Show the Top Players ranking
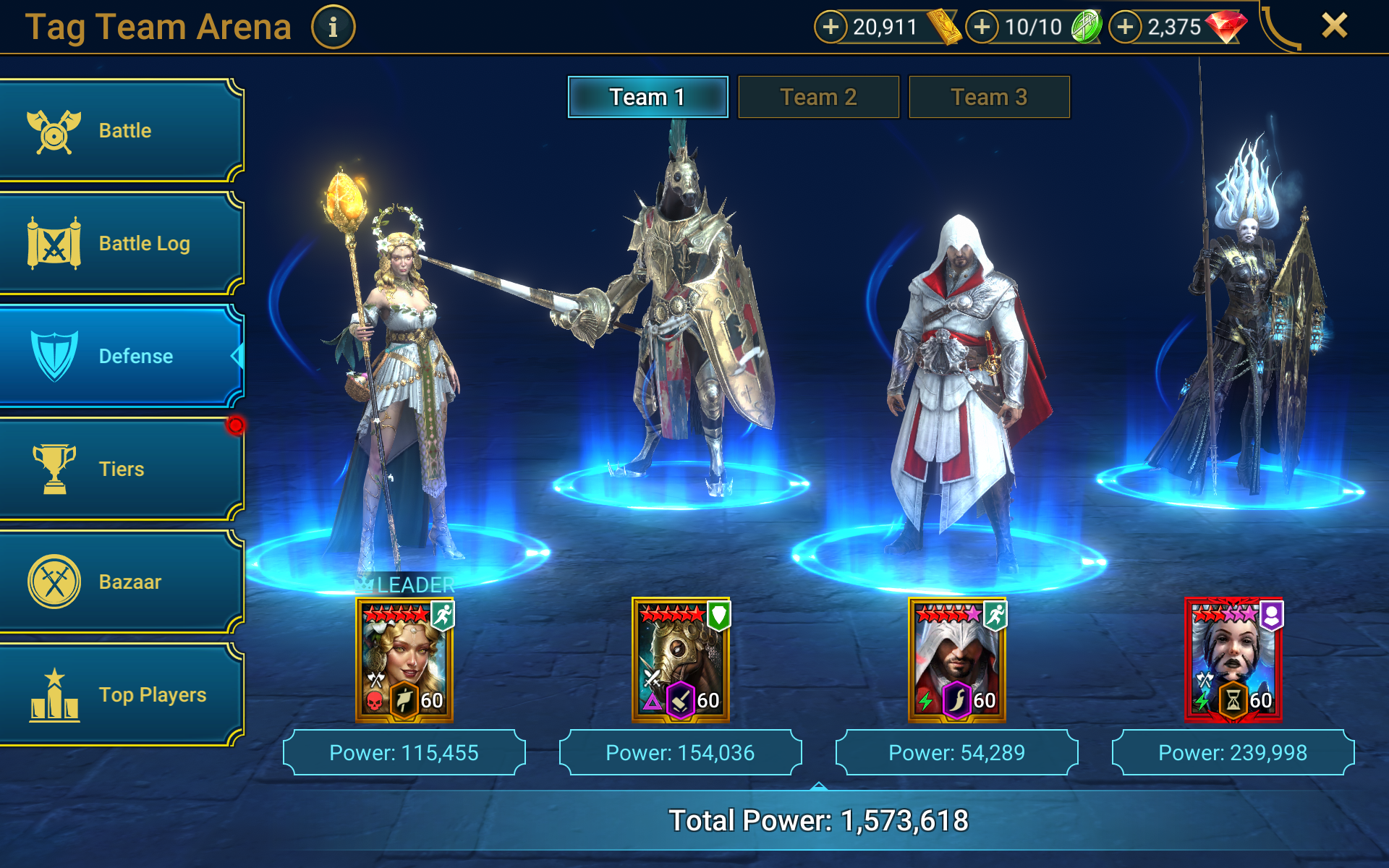The height and width of the screenshot is (868, 1389). point(120,694)
